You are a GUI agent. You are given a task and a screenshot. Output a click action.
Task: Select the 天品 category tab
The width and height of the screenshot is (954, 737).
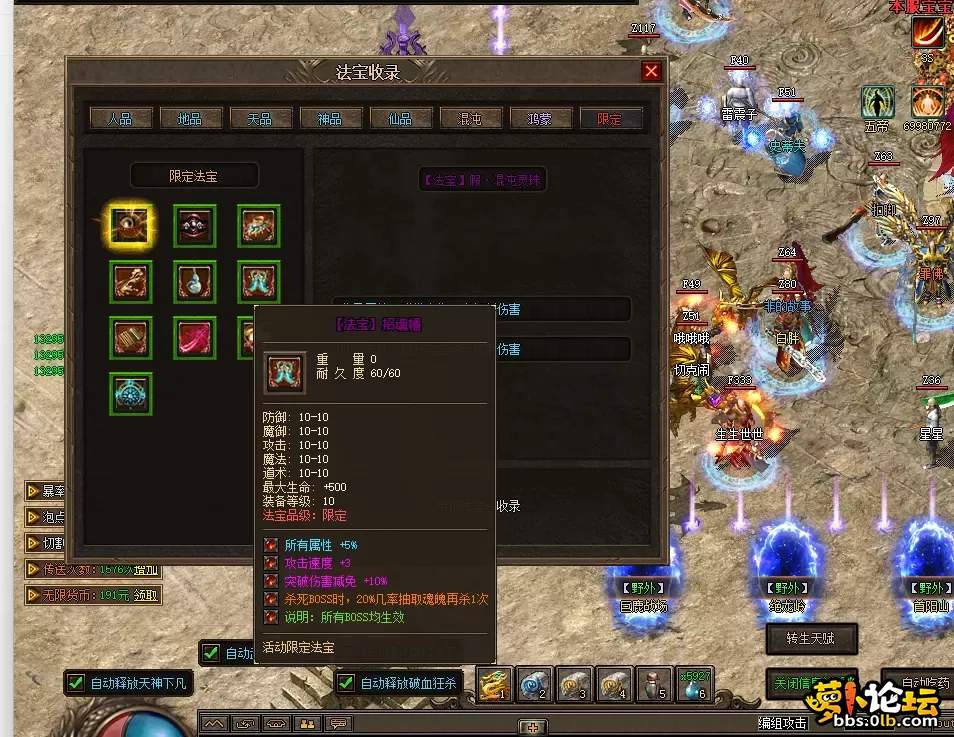coord(260,118)
